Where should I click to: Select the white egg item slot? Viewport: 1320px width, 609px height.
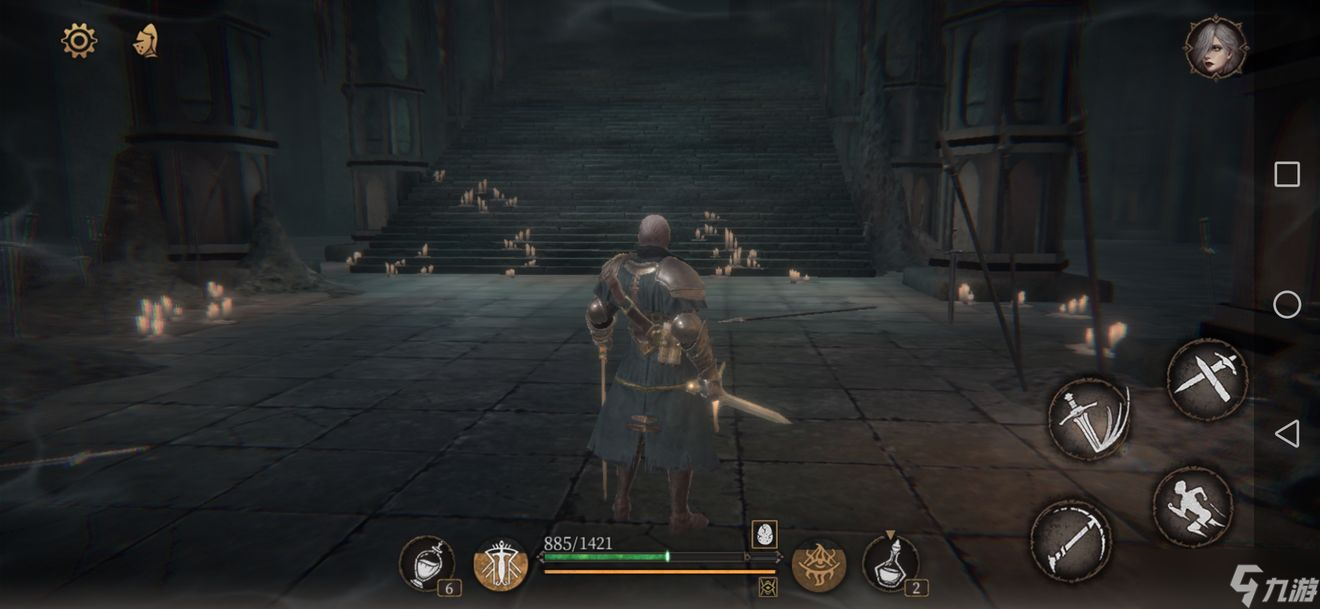[765, 535]
